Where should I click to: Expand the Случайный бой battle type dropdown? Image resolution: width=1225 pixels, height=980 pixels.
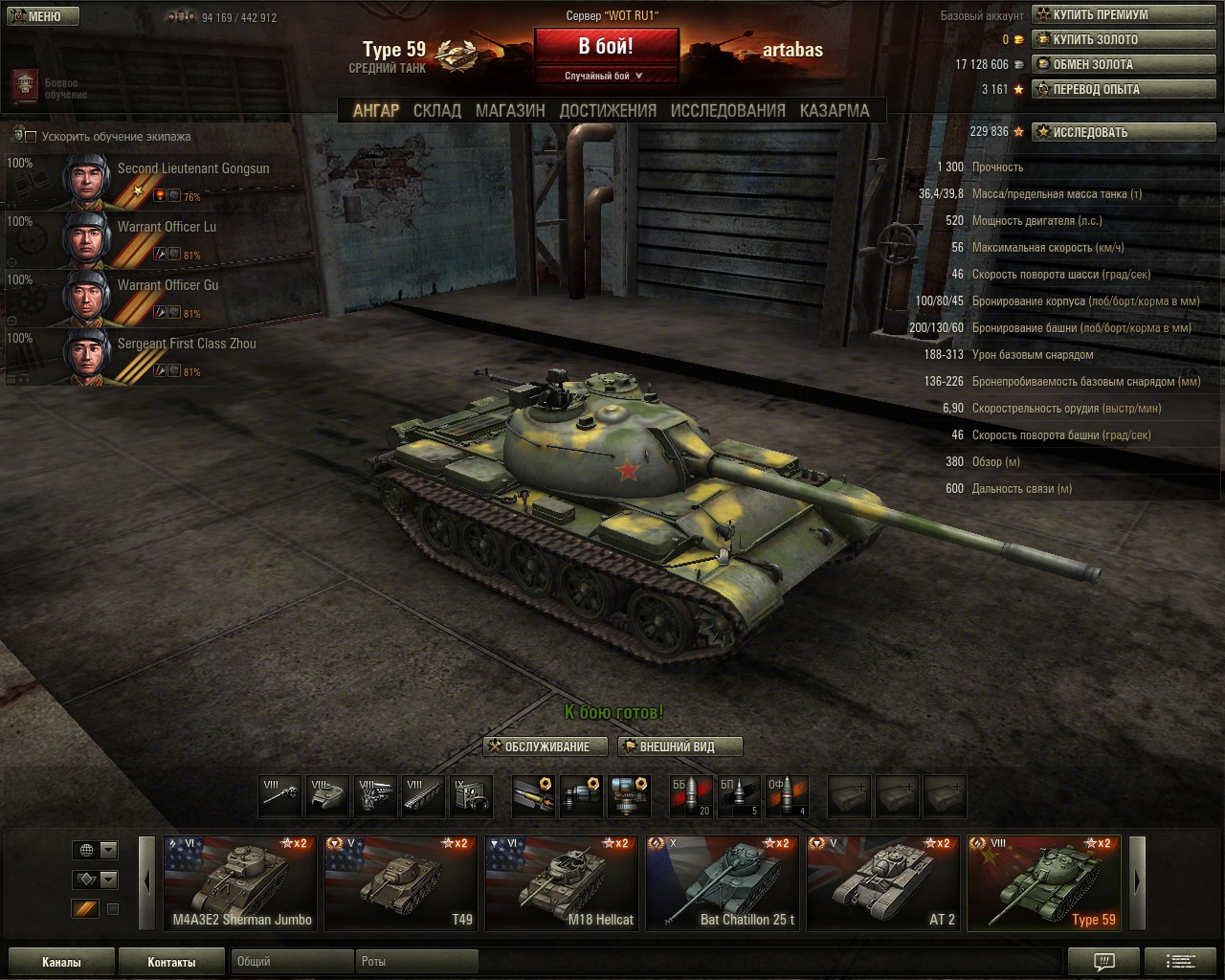point(605,76)
